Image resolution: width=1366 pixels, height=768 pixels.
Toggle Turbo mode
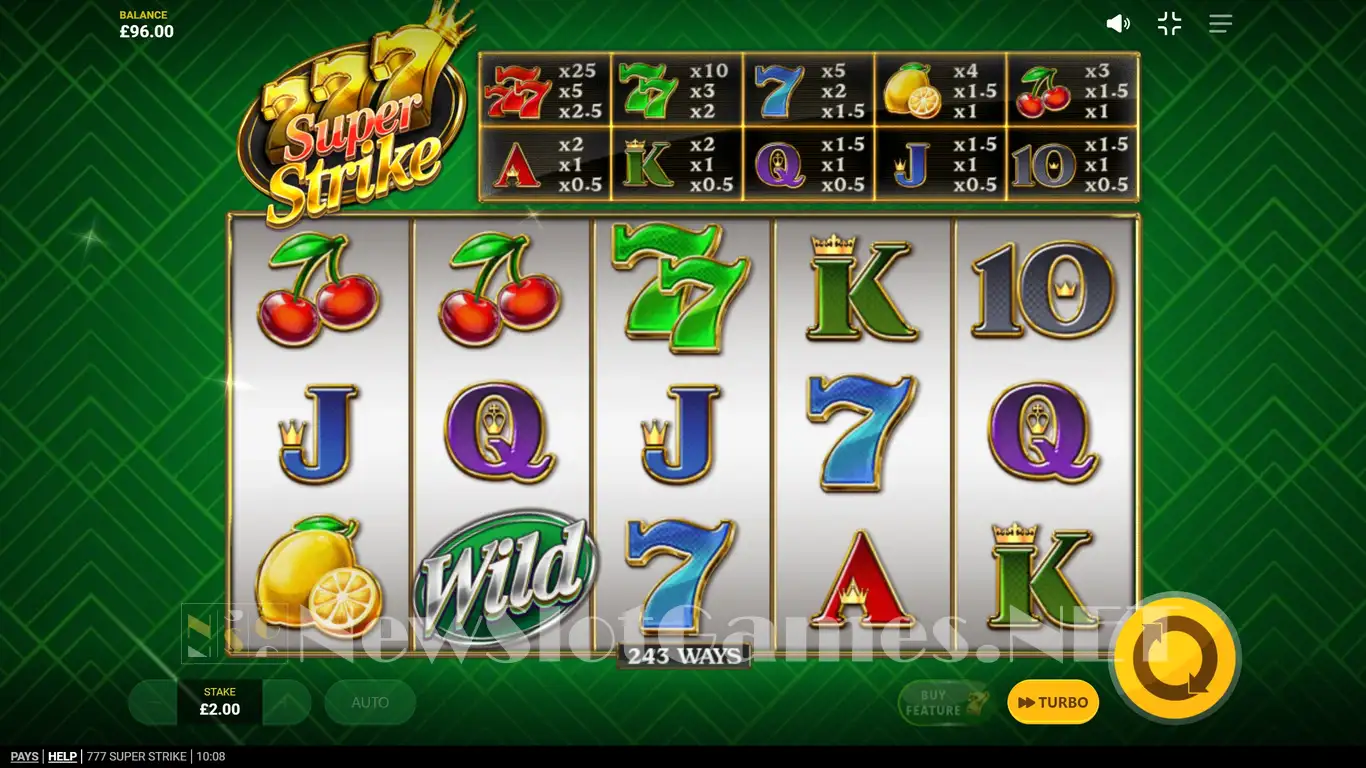point(1053,702)
